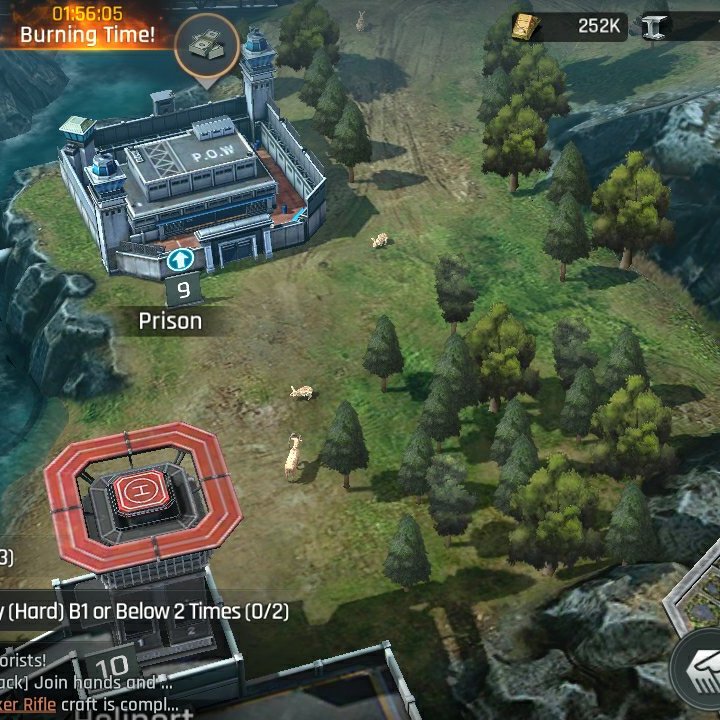Select the Prison building label

[x=170, y=321]
